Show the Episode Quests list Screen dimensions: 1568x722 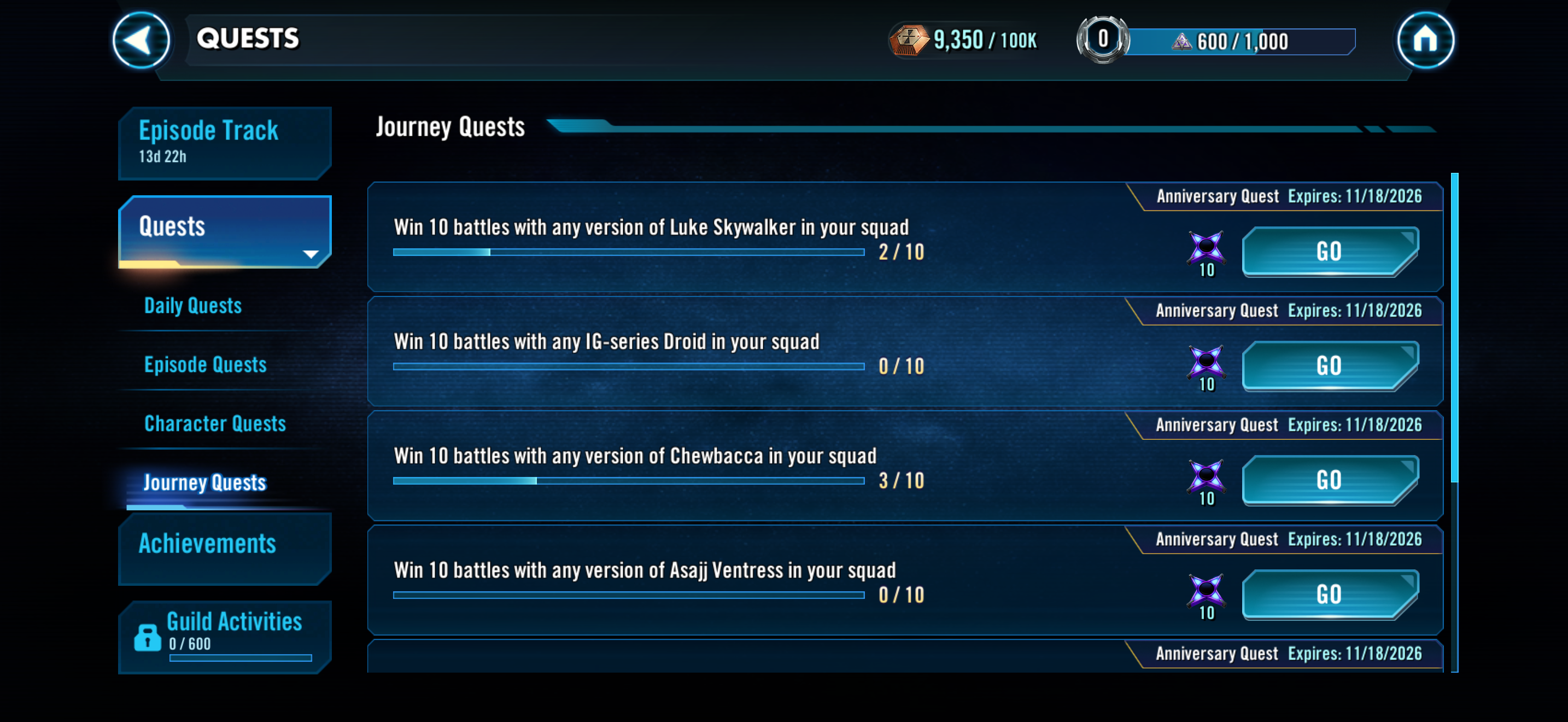(x=205, y=365)
